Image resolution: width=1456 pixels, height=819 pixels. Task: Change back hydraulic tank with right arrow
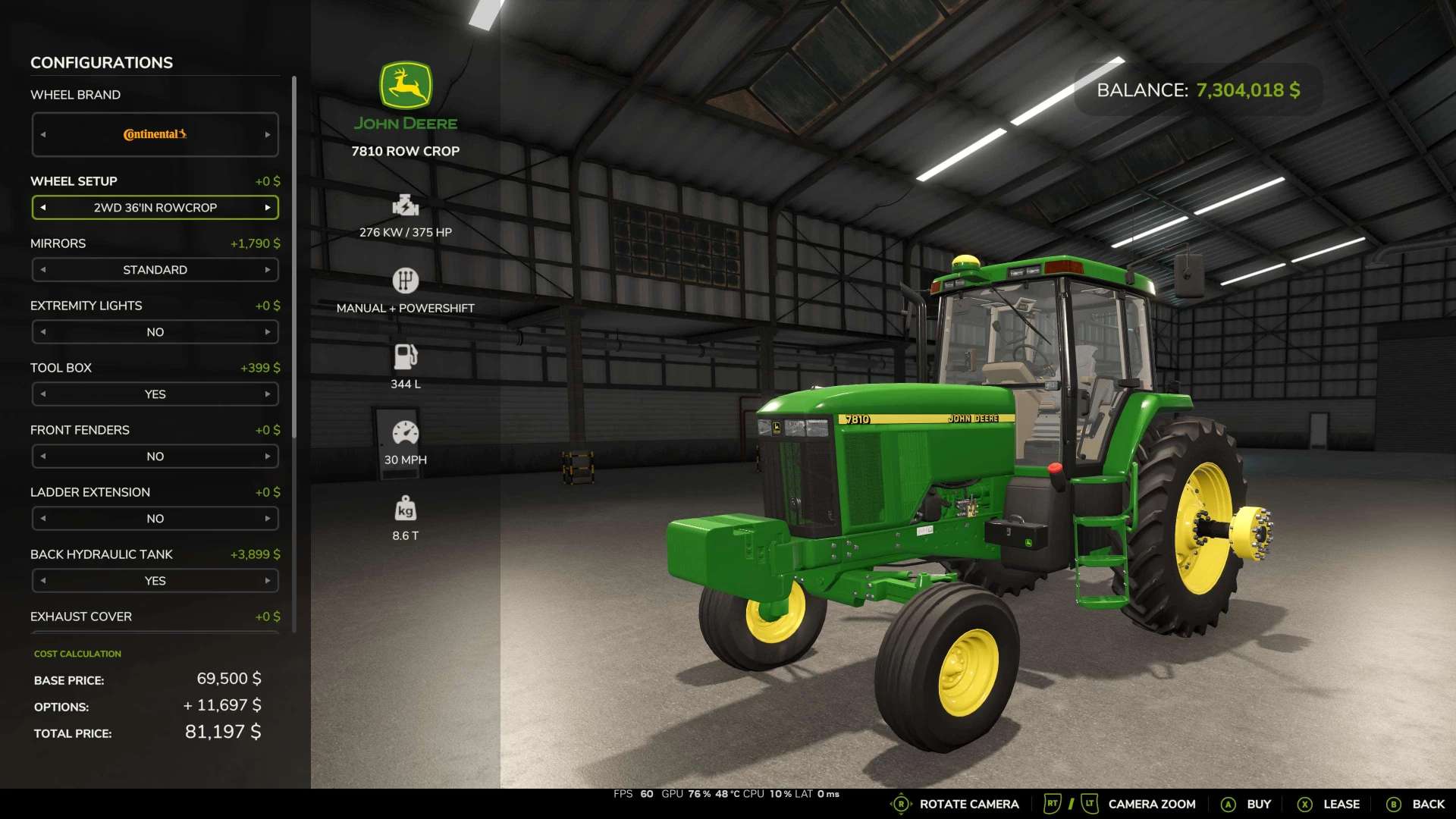click(268, 581)
